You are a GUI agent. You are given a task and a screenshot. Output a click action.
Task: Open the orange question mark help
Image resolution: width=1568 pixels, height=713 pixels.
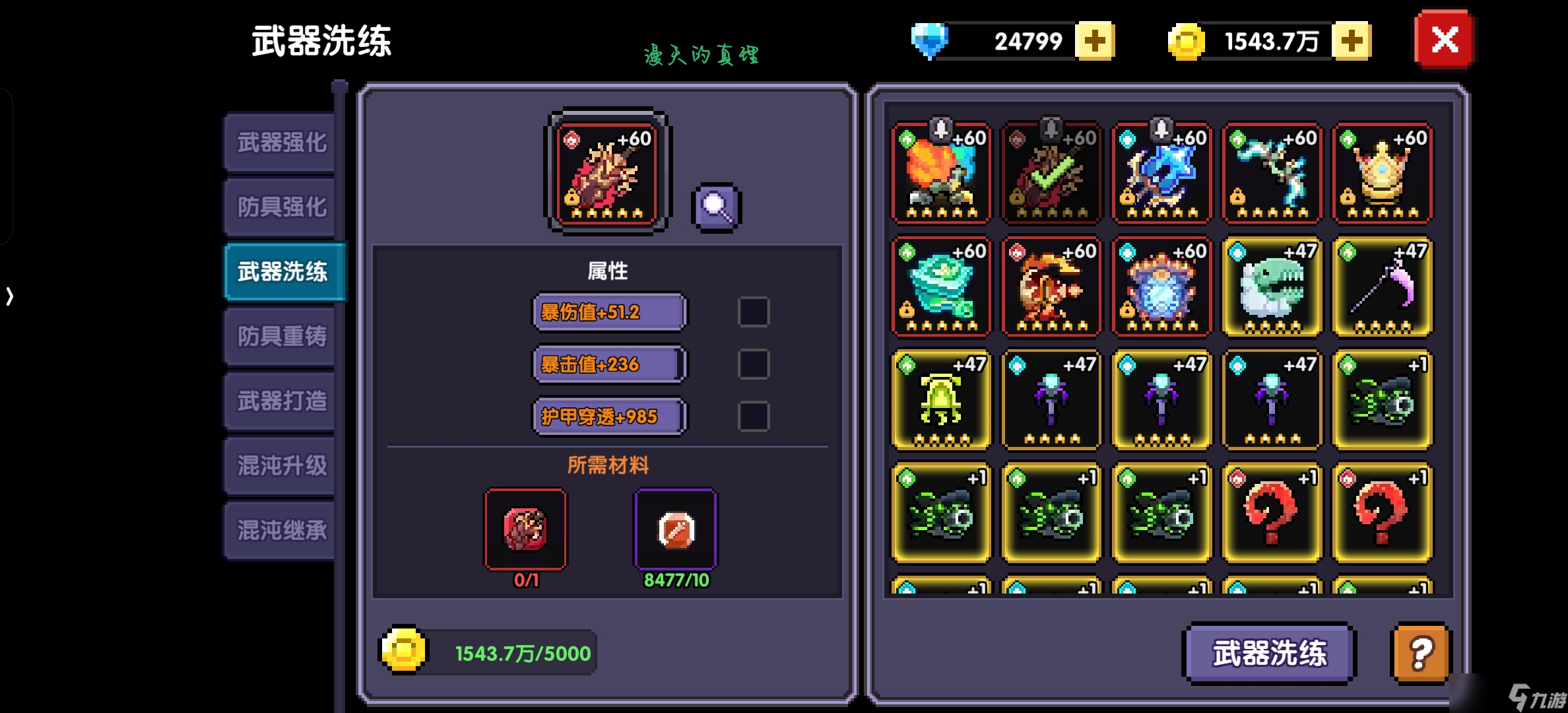point(1421,653)
